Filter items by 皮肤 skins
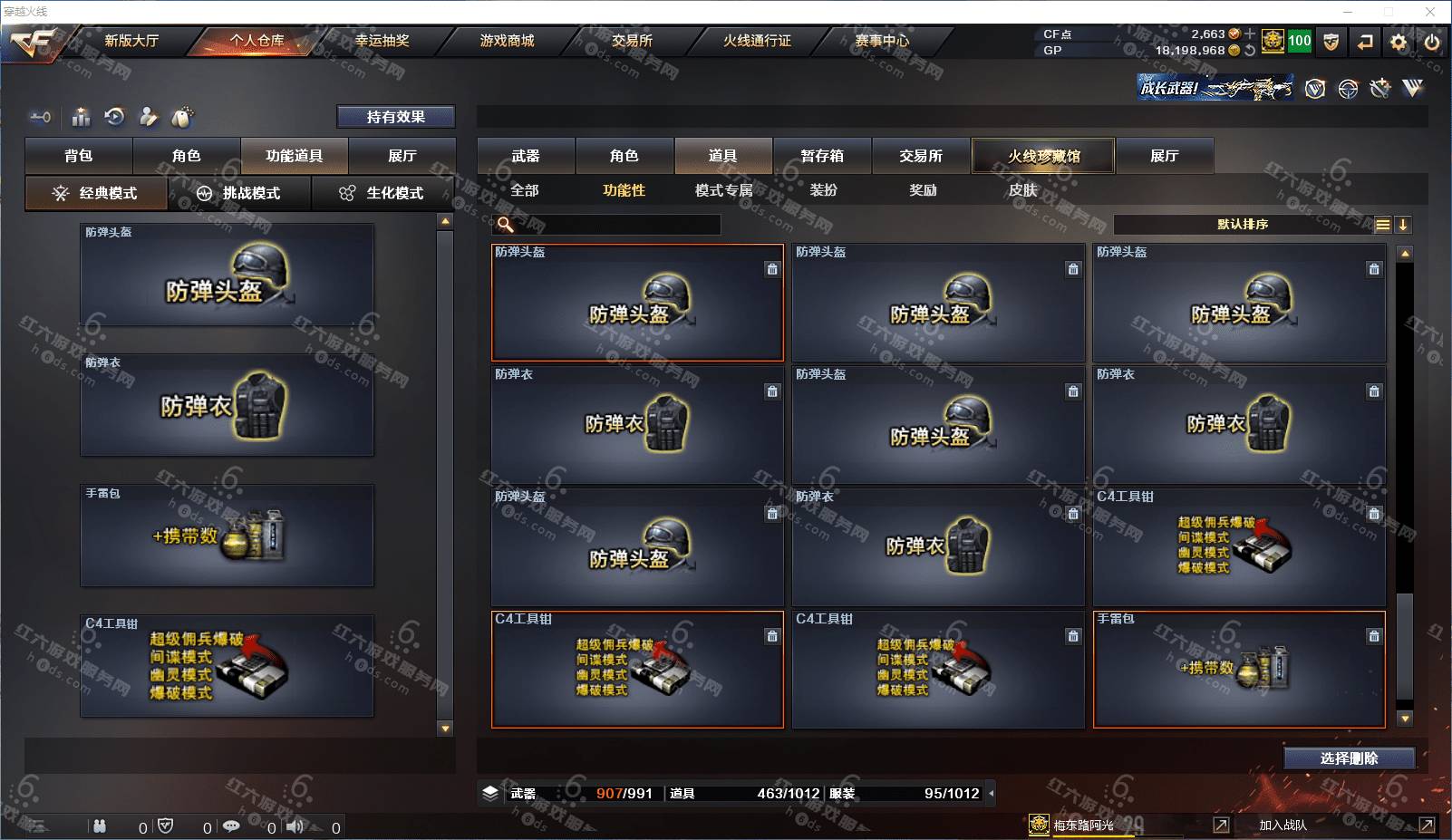Viewport: 1452px width, 840px height. [x=1022, y=190]
